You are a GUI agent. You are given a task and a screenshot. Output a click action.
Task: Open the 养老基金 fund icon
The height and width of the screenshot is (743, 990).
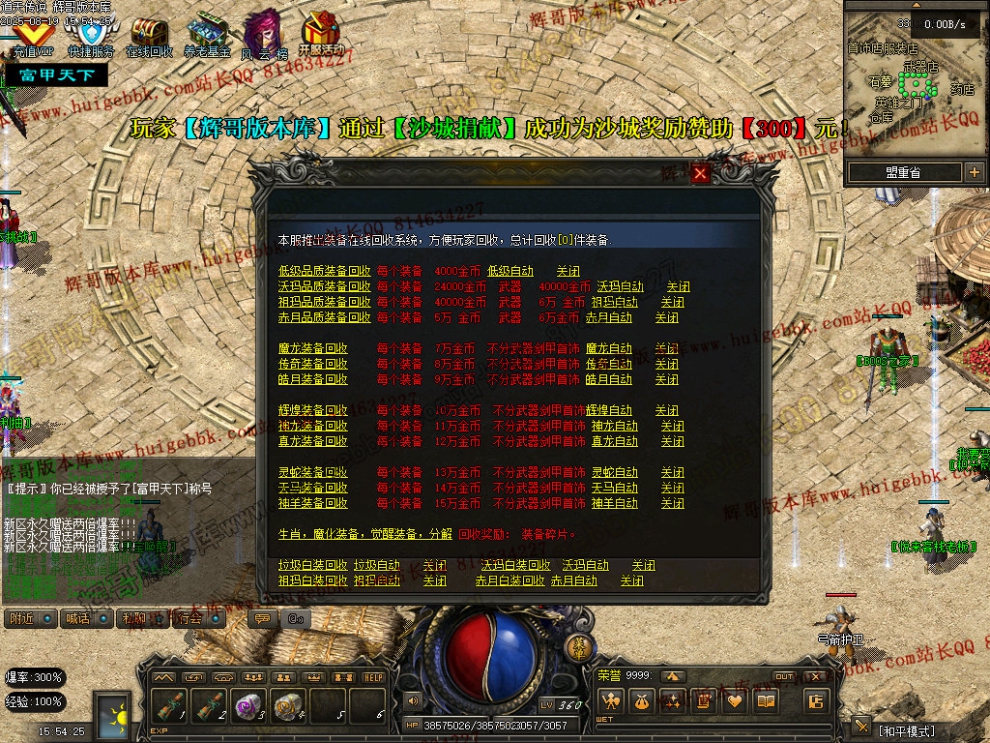[x=208, y=36]
